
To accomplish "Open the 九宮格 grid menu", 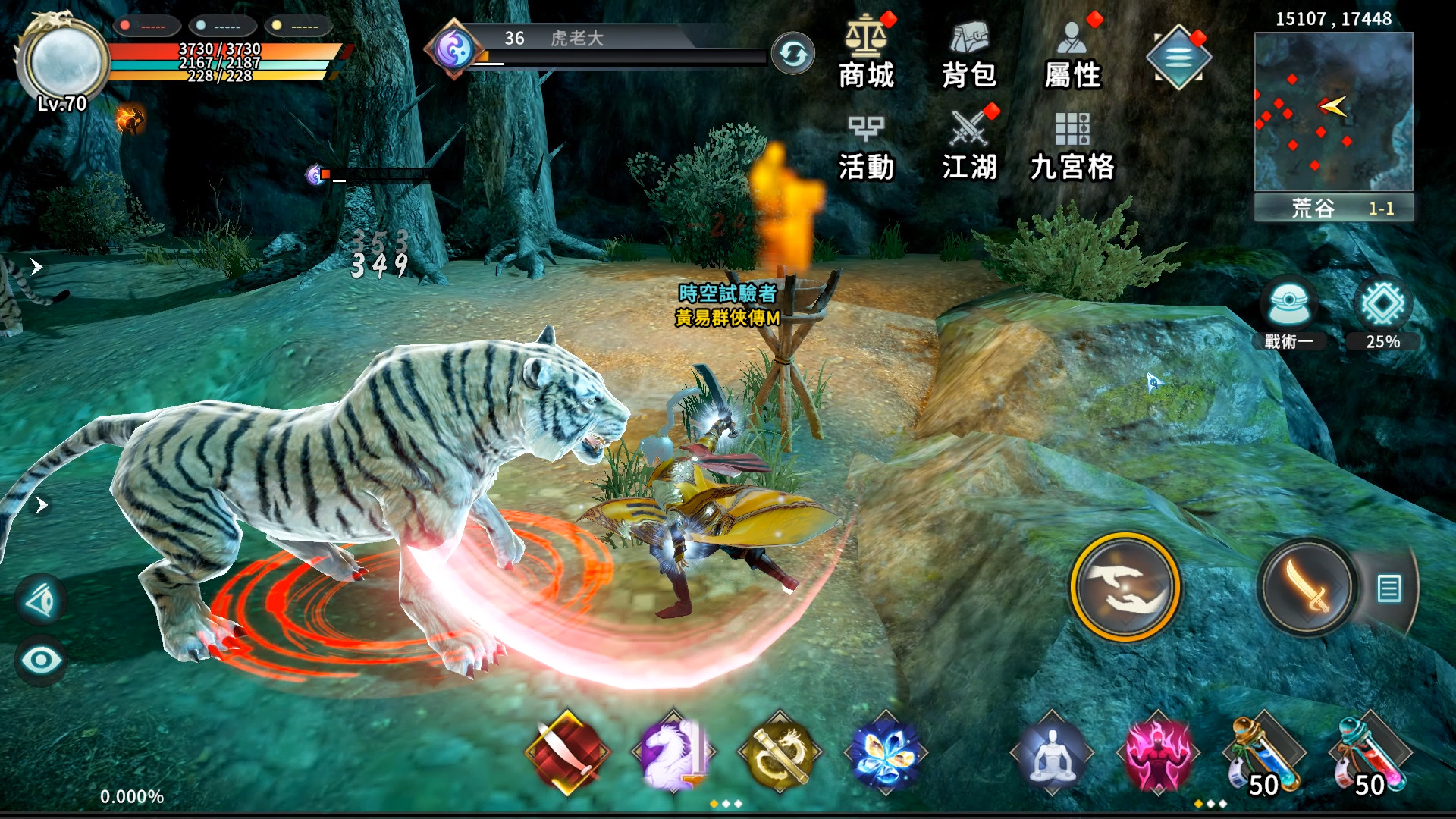I will point(1073,148).
